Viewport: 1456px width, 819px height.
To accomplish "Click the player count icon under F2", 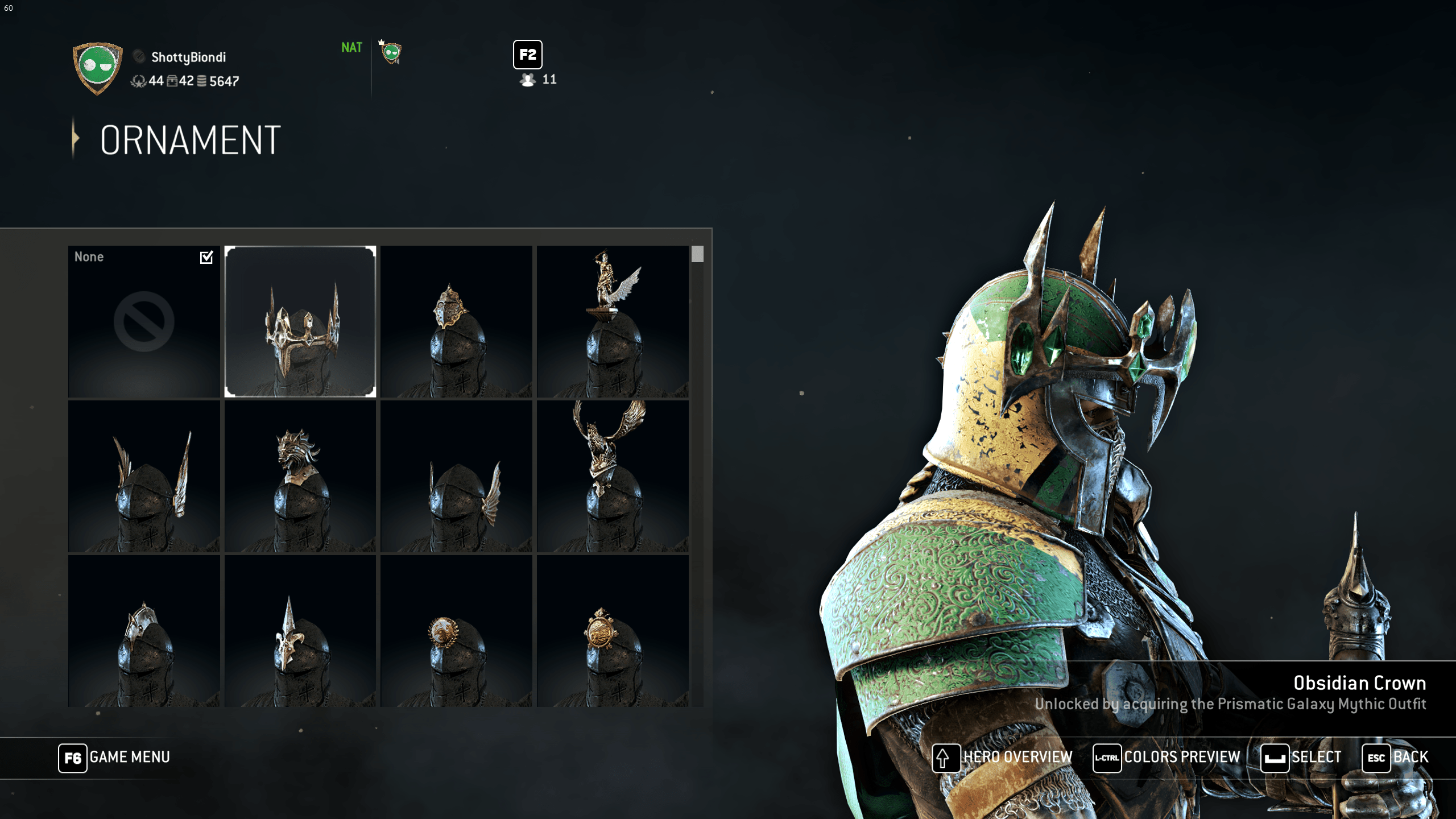I will (530, 80).
